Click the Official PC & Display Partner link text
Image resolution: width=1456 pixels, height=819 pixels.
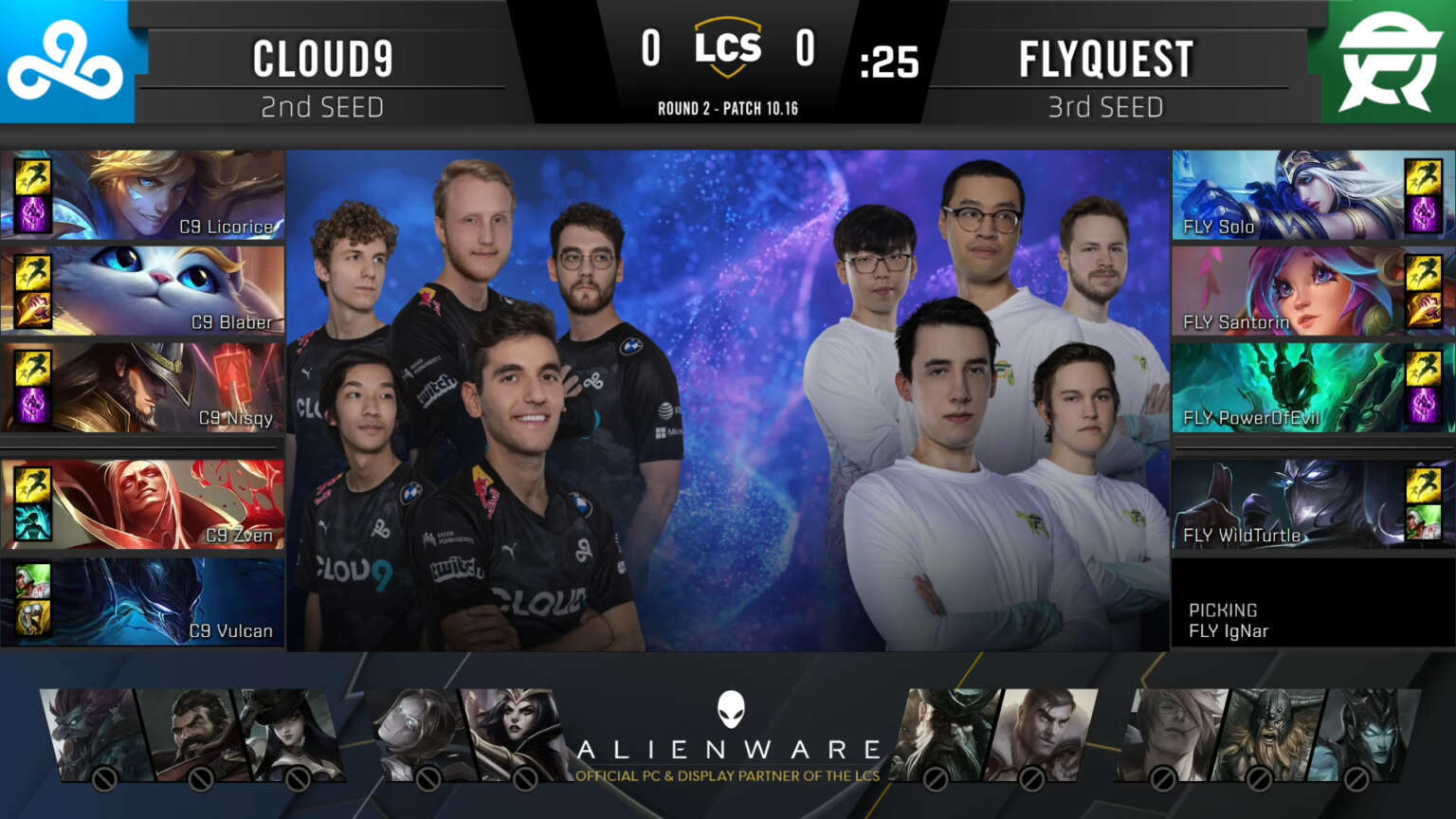point(728,774)
